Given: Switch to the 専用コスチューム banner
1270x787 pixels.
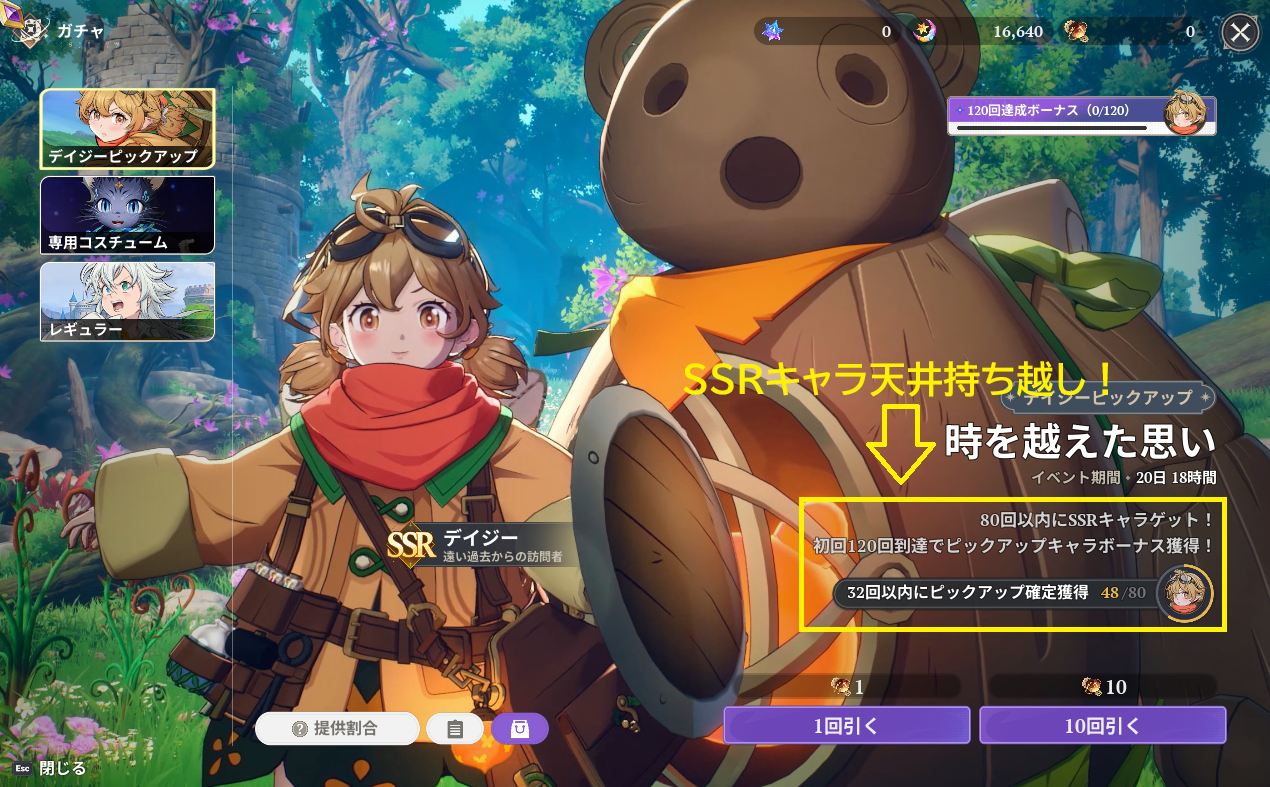Looking at the screenshot, I should tap(127, 215).
